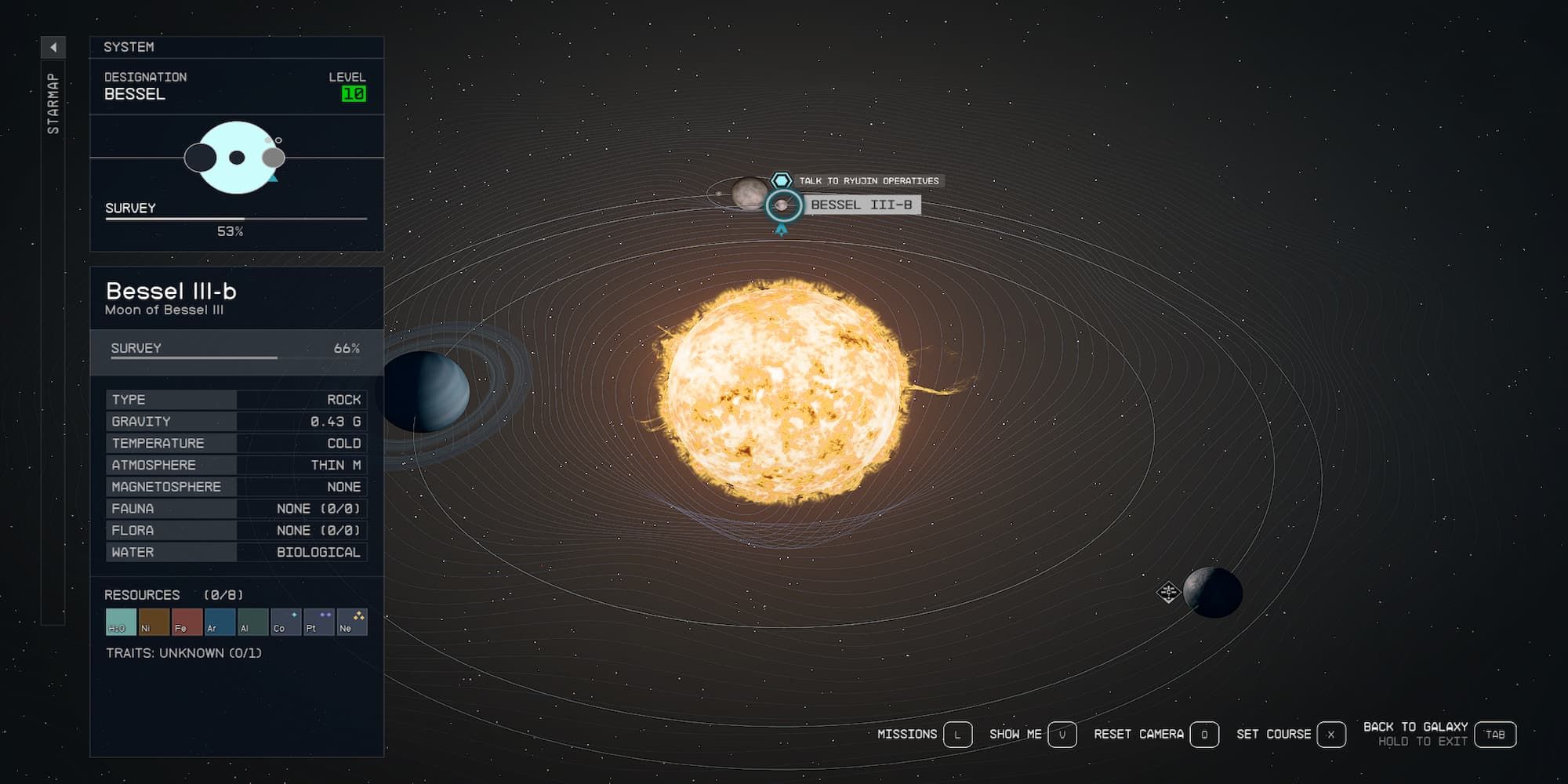The height and width of the screenshot is (784, 1568).
Task: Set course to Bessel III-b
Action: [x=1329, y=735]
